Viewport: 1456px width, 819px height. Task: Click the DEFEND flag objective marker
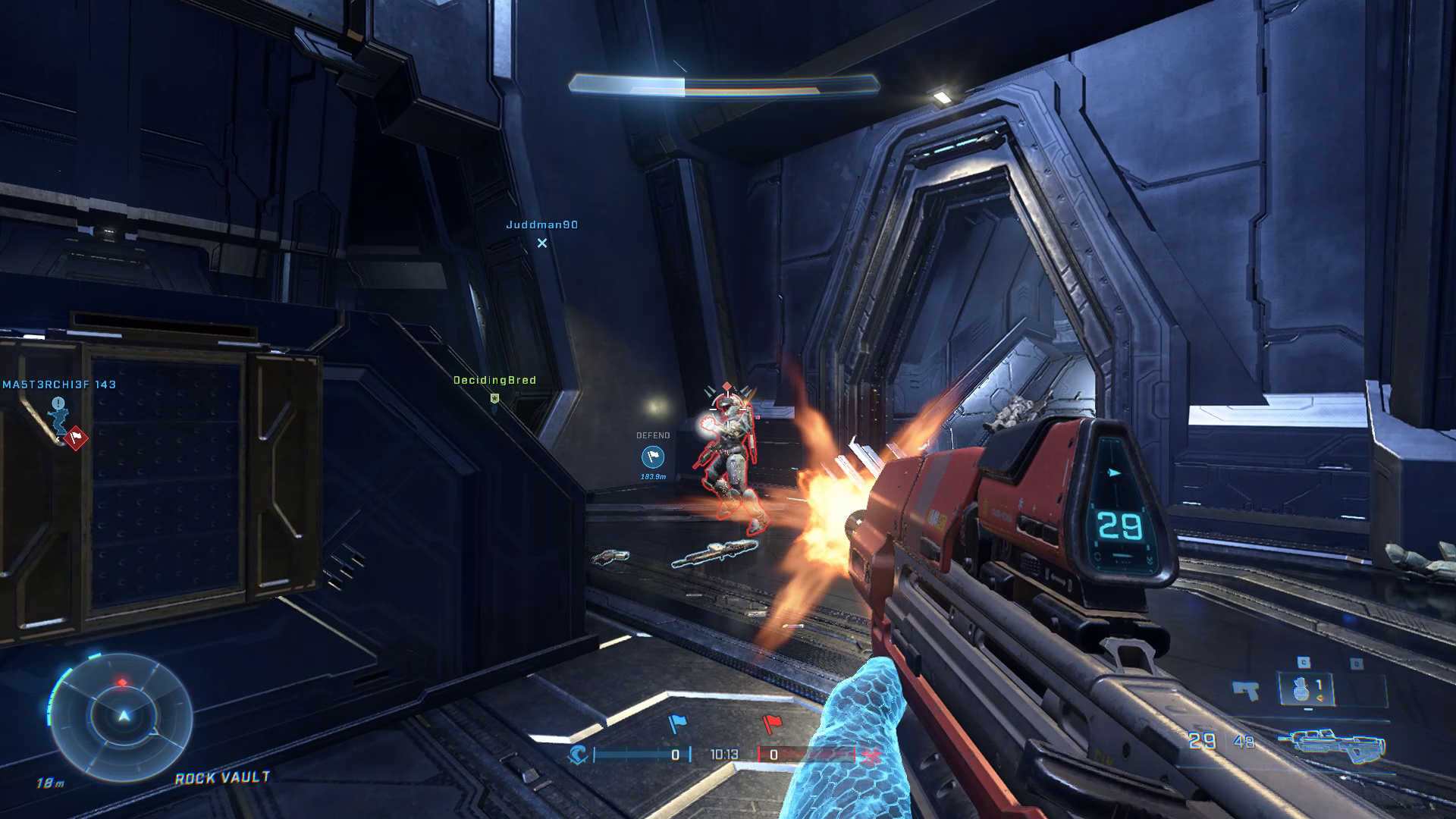(653, 457)
